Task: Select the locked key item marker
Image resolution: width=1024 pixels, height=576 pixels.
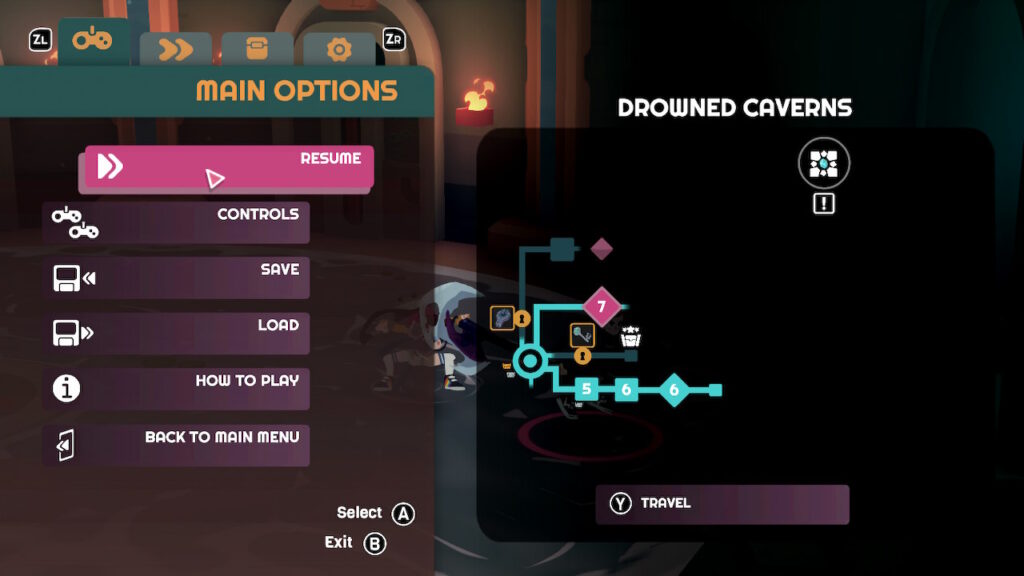Action: pyautogui.click(x=583, y=336)
